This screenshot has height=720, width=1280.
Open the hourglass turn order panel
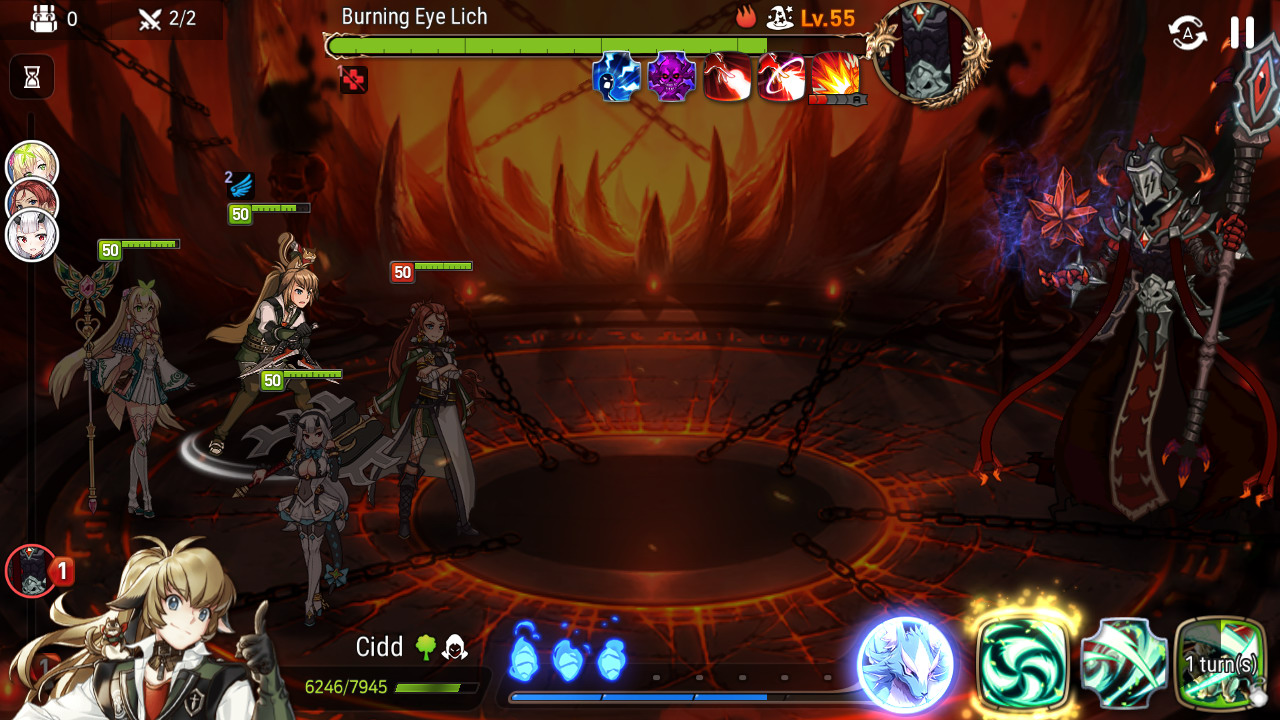coord(32,77)
